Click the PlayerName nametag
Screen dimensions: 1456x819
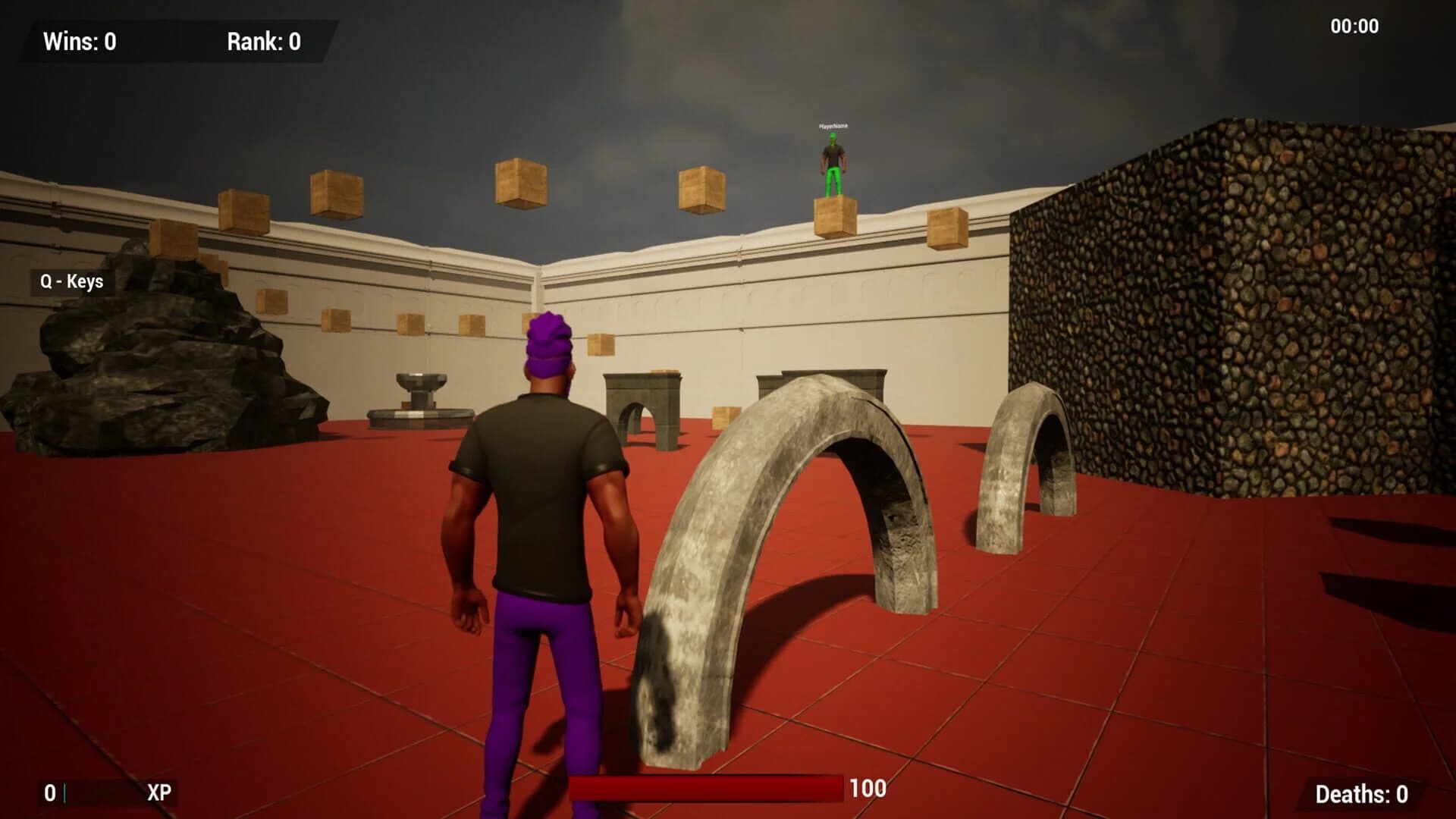[833, 127]
